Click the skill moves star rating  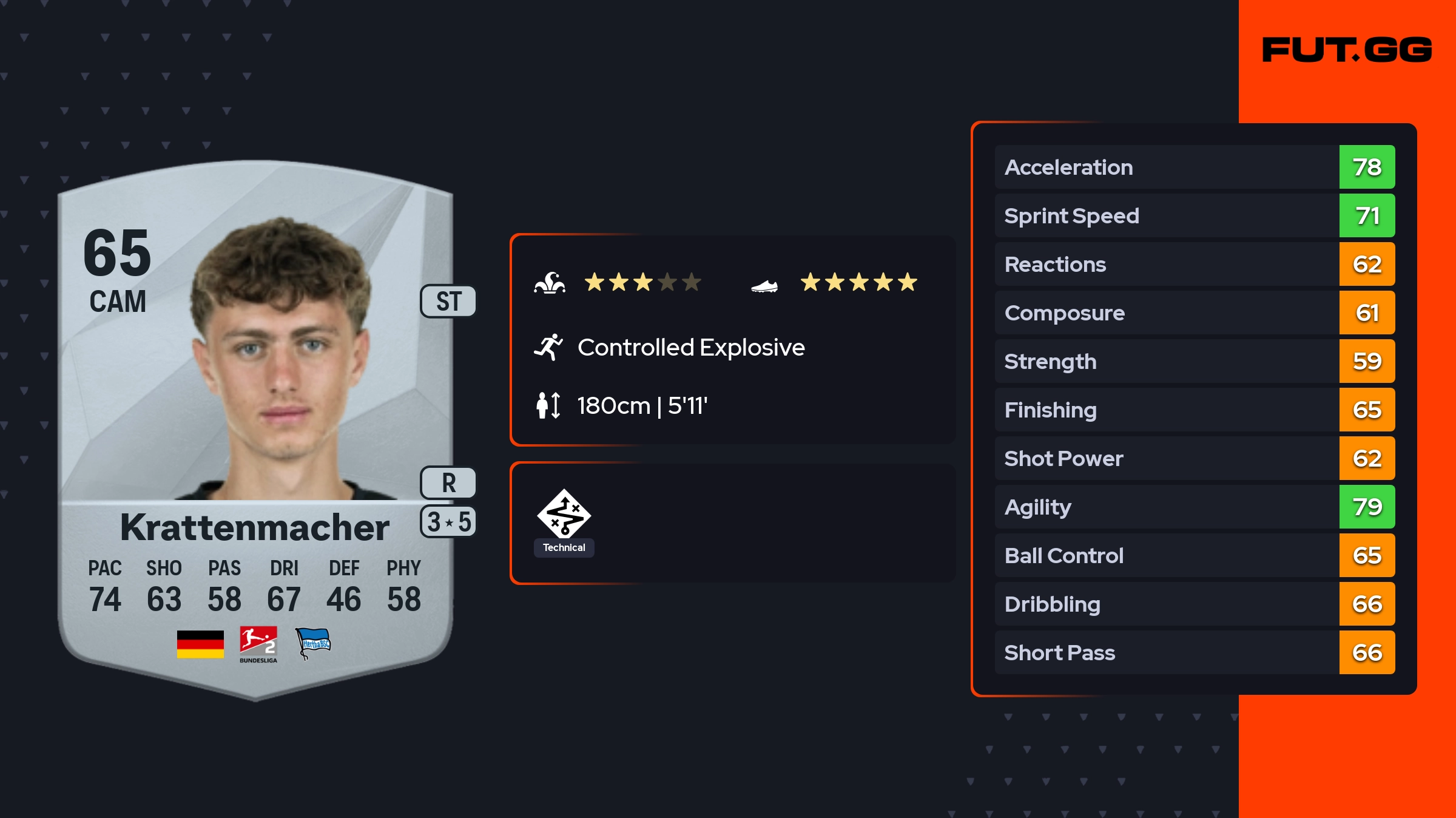642,282
